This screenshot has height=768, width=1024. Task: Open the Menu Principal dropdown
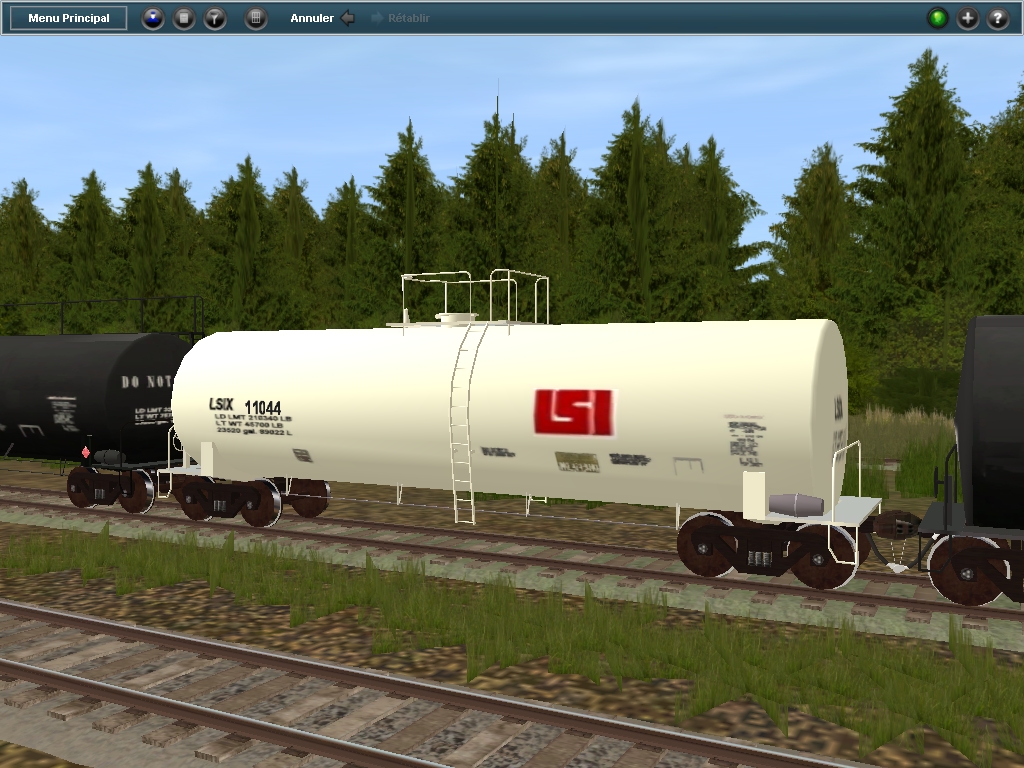click(69, 18)
